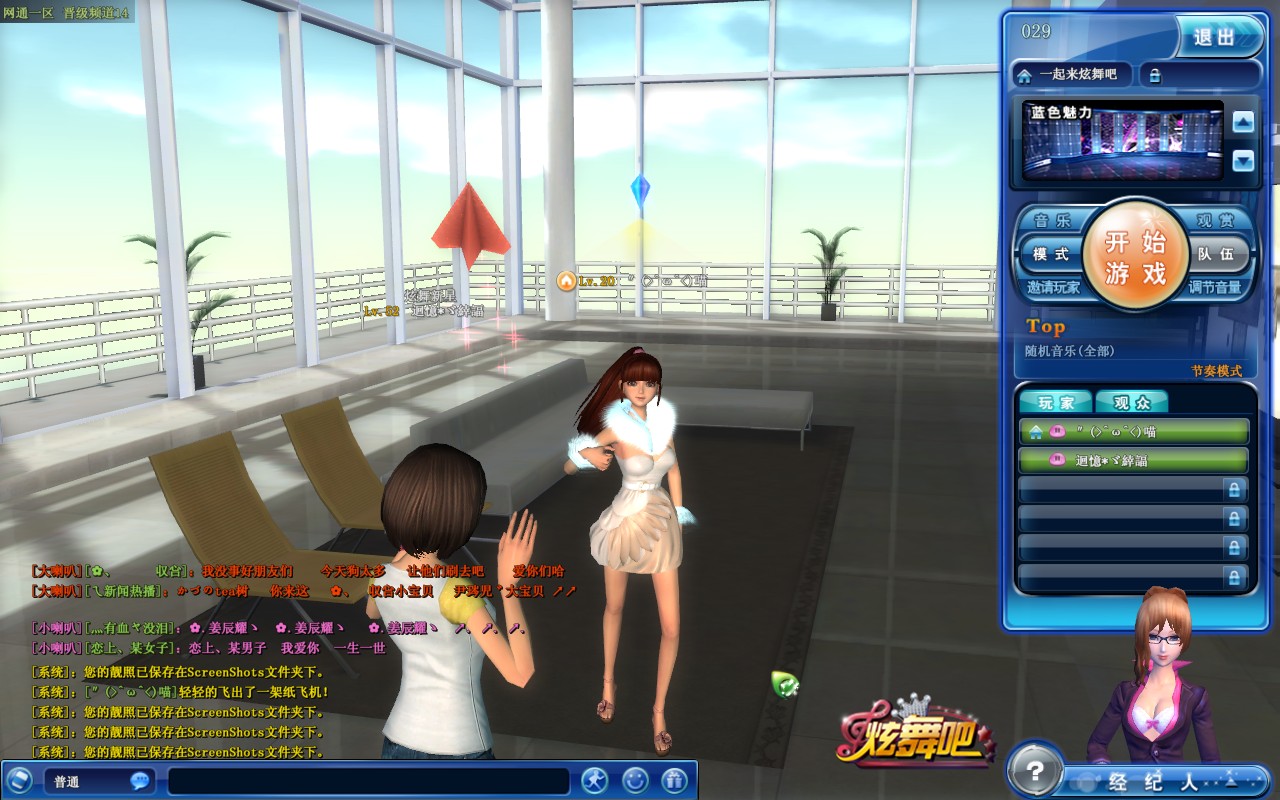
Task: Open the question mark help button
Action: [1033, 770]
